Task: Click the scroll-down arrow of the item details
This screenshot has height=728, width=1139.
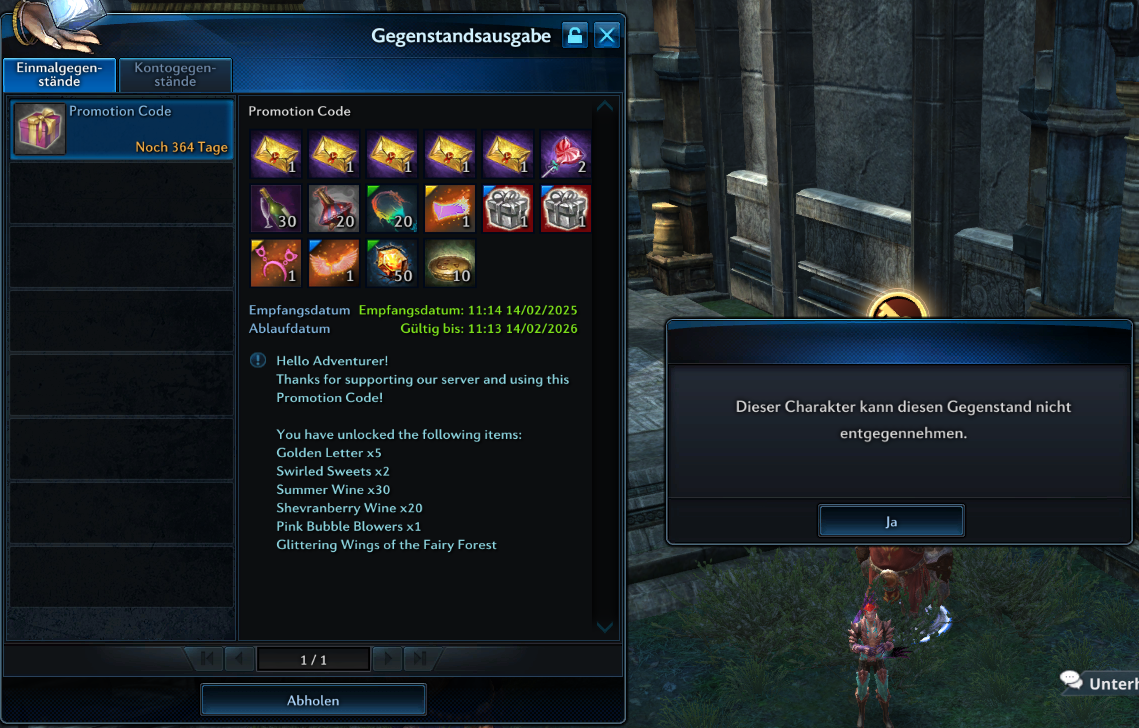Action: (x=604, y=627)
